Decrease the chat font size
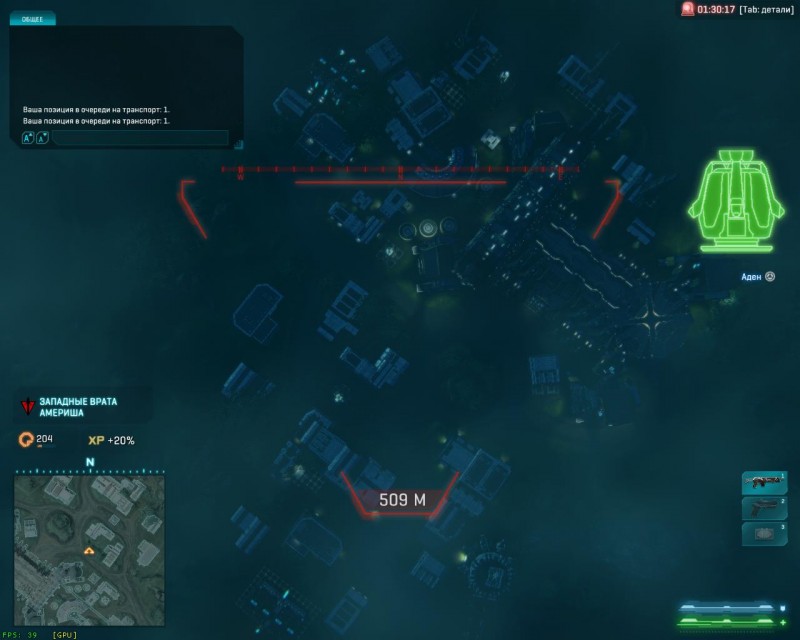The height and width of the screenshot is (640, 800). 42,138
